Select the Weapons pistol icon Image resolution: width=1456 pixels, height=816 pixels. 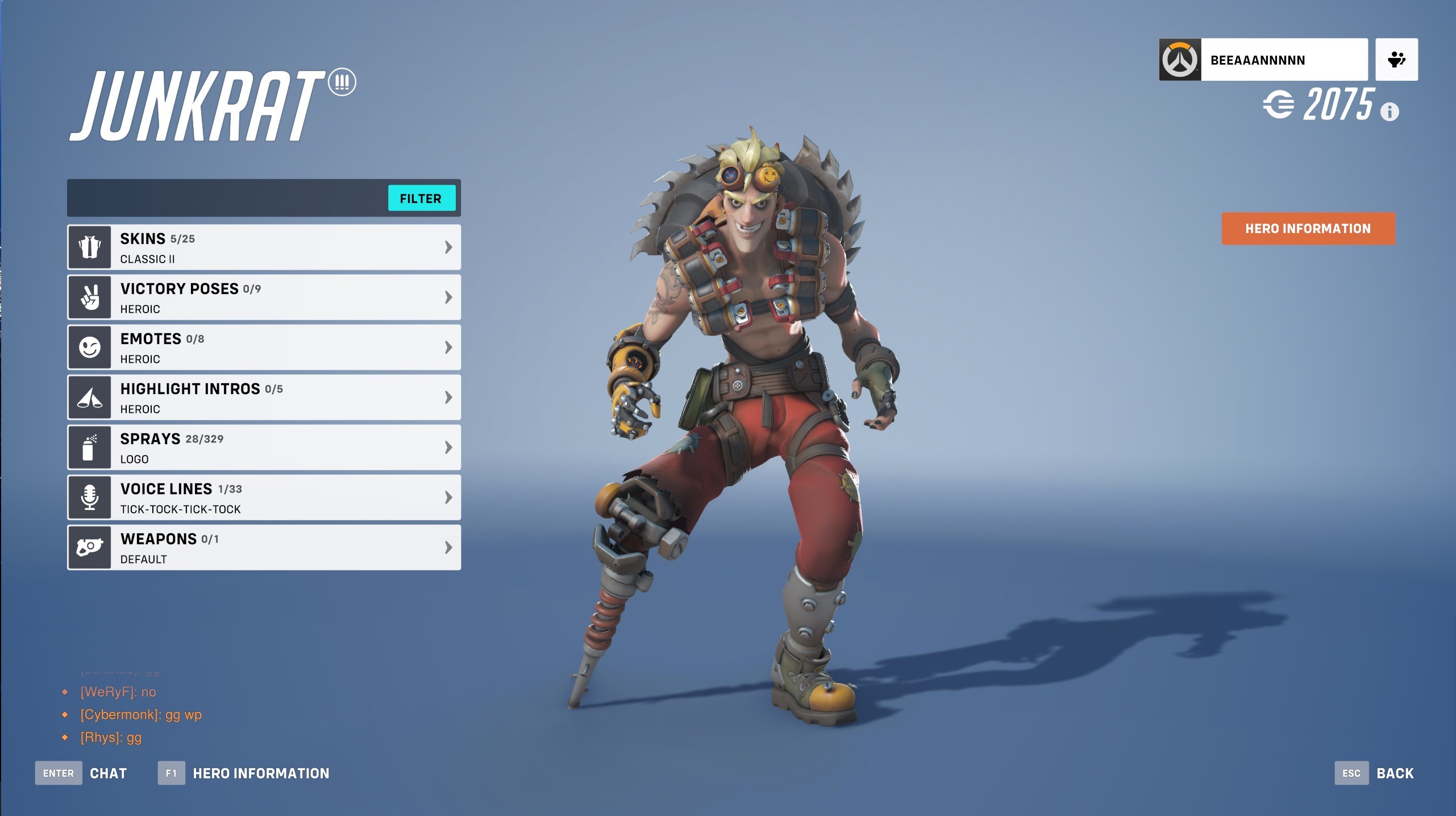[90, 547]
